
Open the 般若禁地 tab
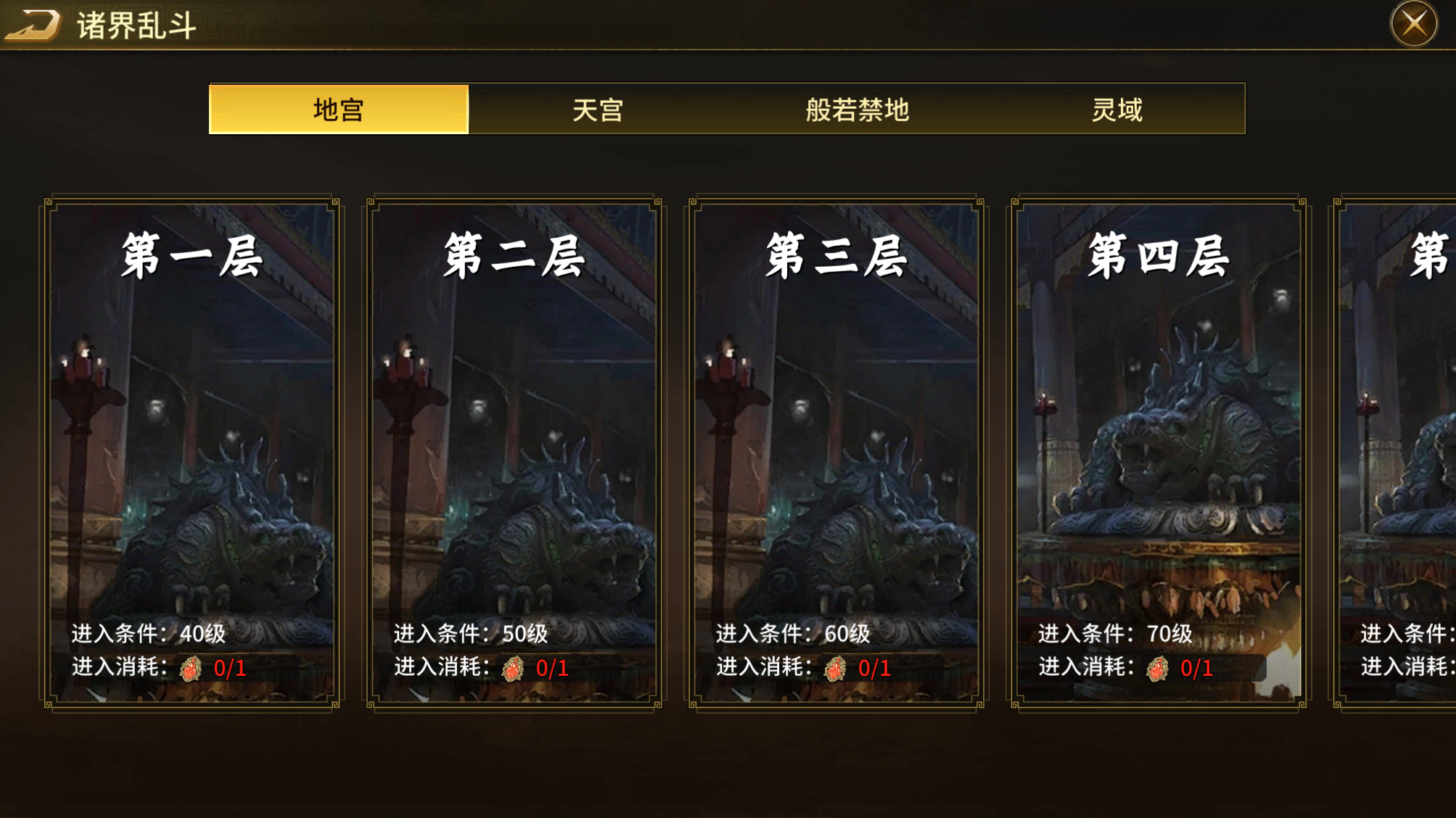click(x=857, y=110)
